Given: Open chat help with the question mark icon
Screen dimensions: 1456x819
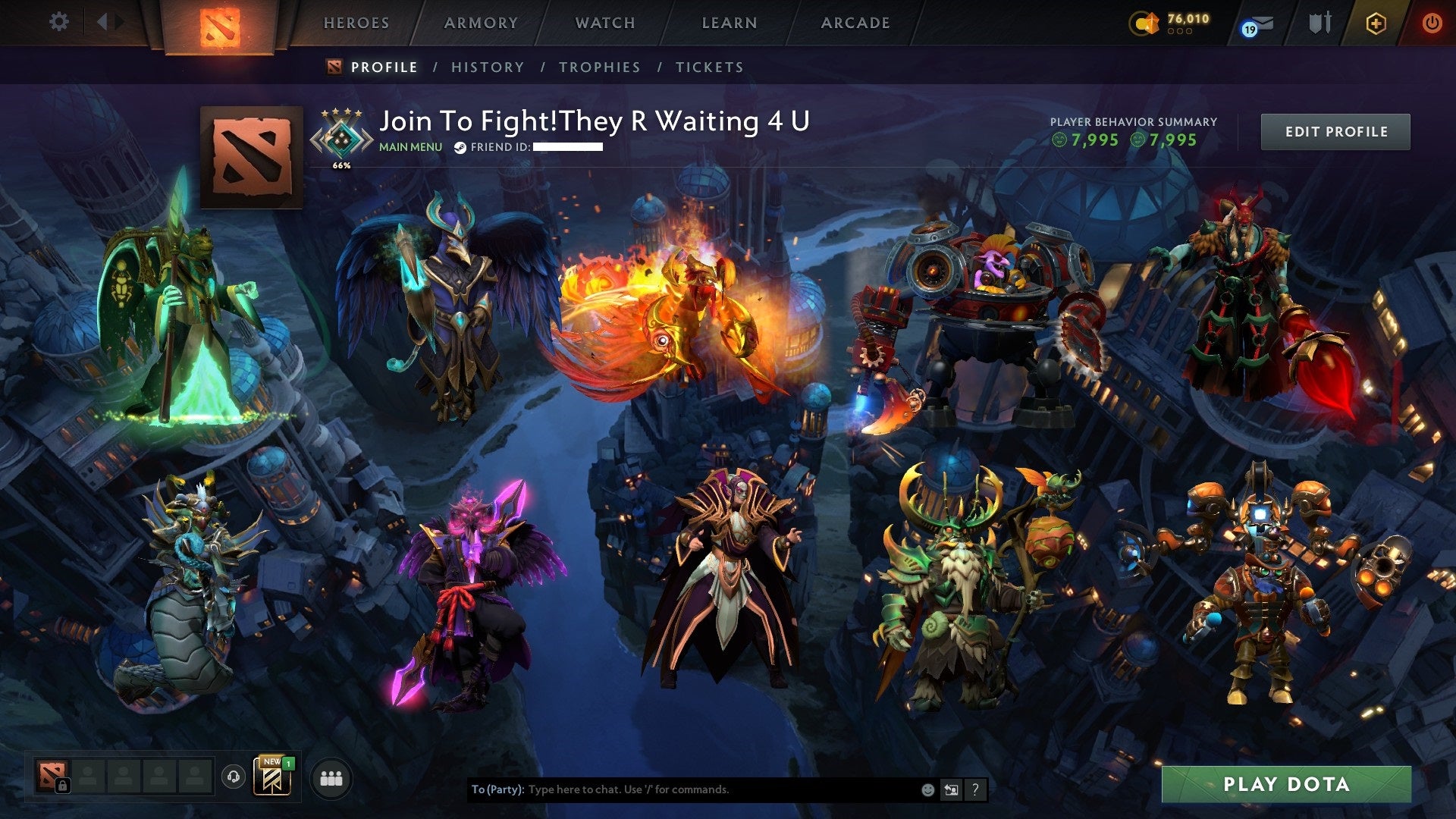Looking at the screenshot, I should pyautogui.click(x=975, y=789).
